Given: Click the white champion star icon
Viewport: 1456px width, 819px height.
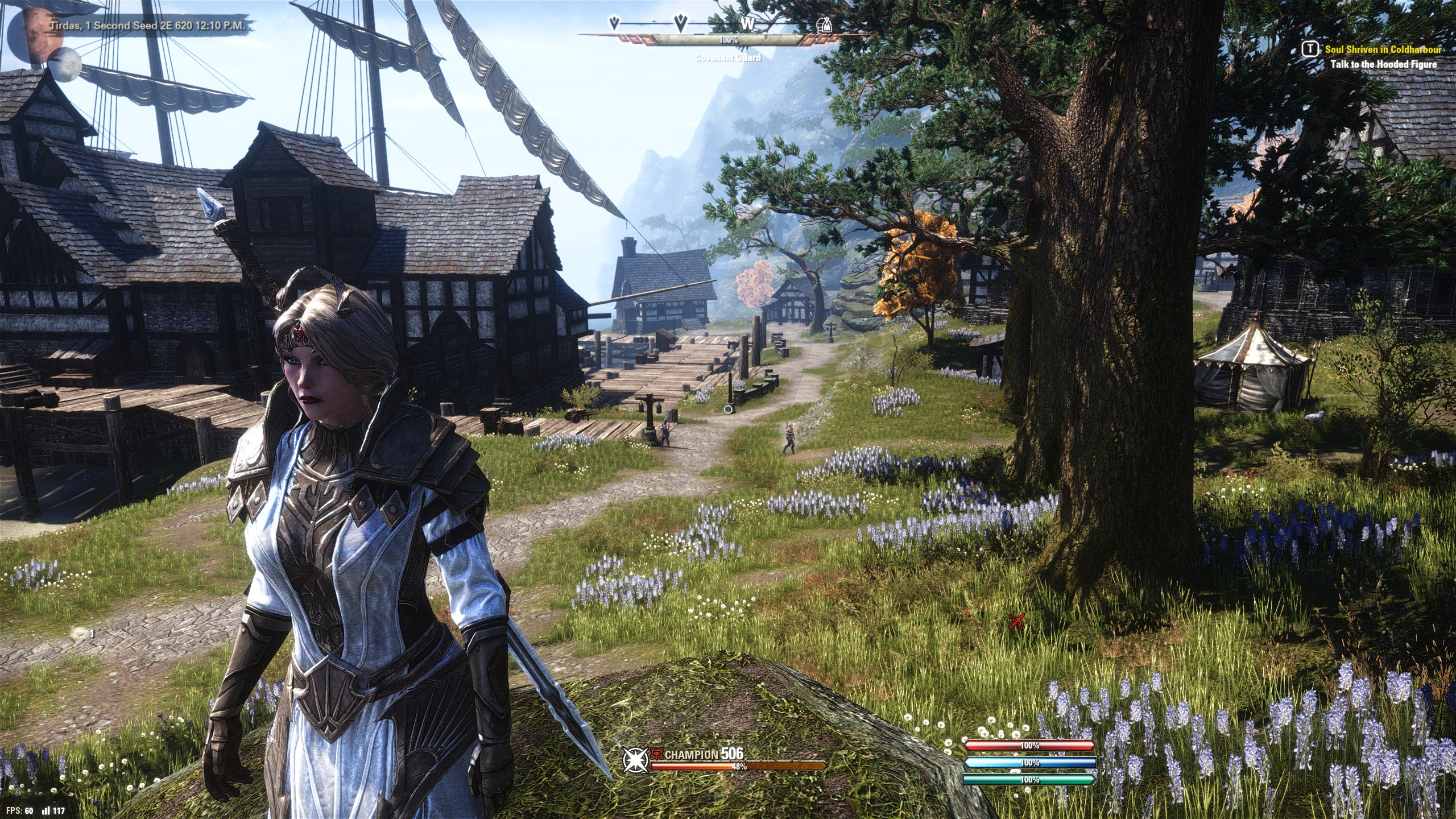Looking at the screenshot, I should (x=634, y=760).
